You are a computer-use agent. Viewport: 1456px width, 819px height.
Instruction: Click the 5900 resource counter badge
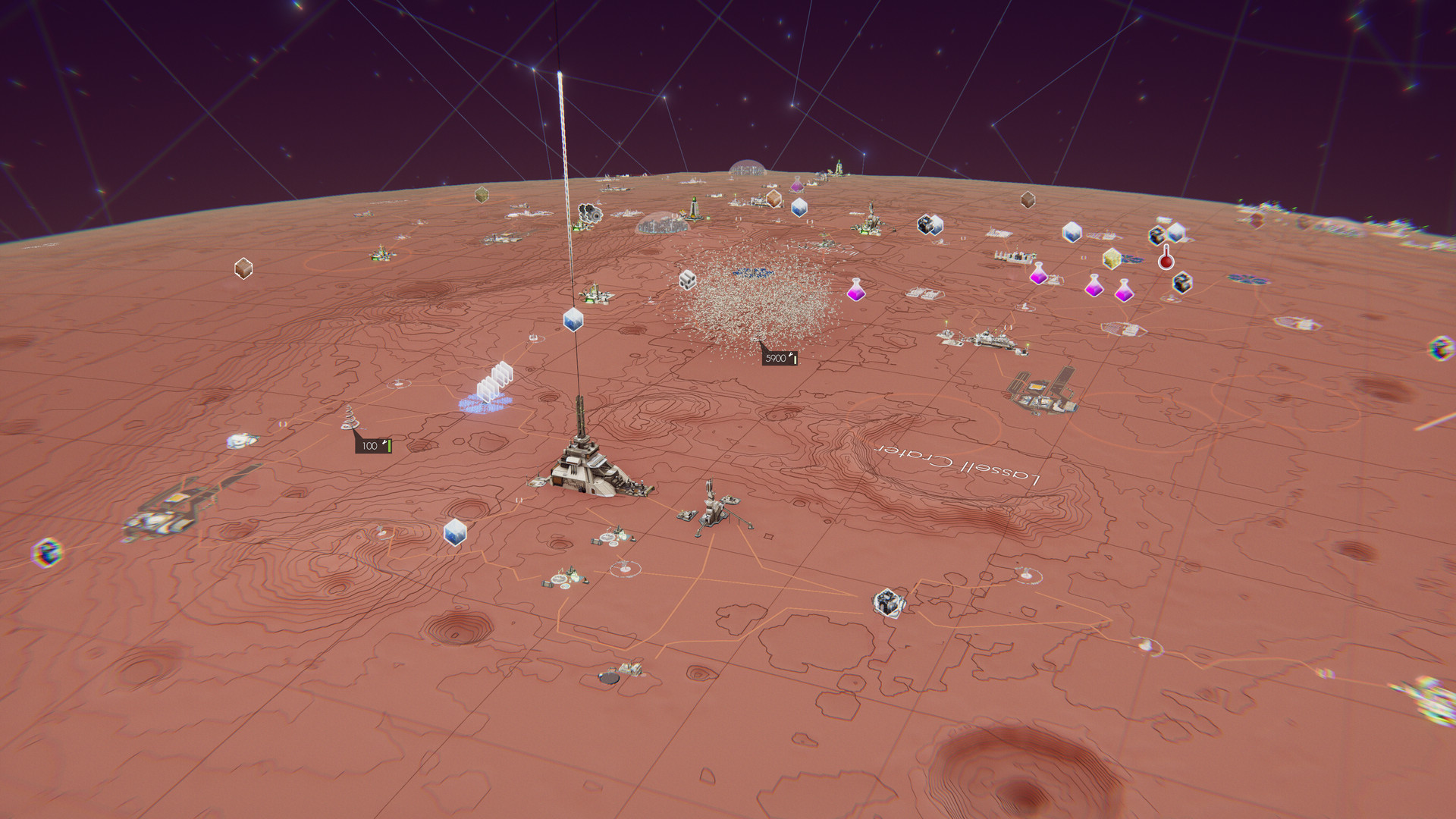778,357
